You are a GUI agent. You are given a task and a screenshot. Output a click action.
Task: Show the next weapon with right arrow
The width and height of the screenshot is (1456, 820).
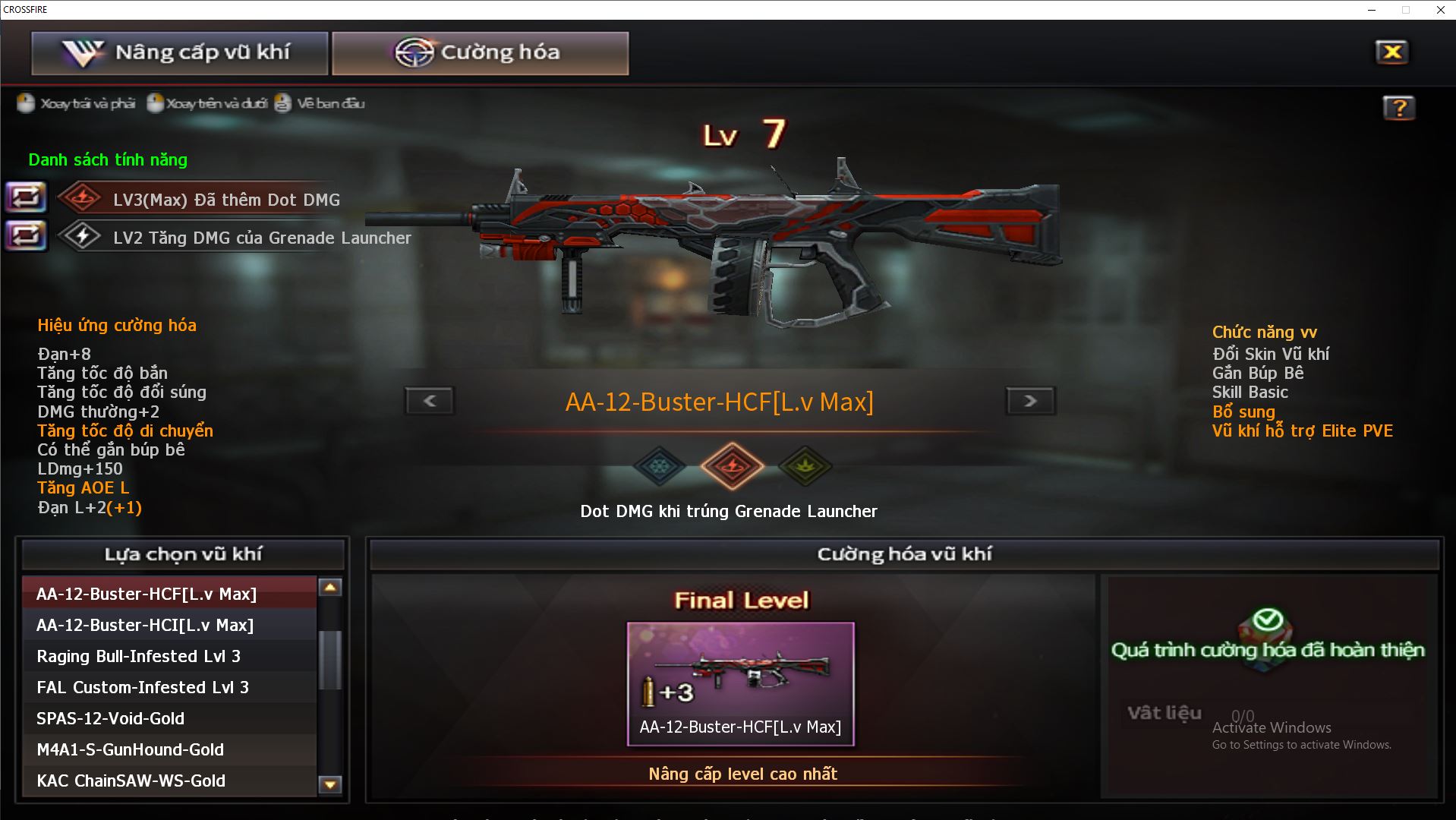(1030, 401)
